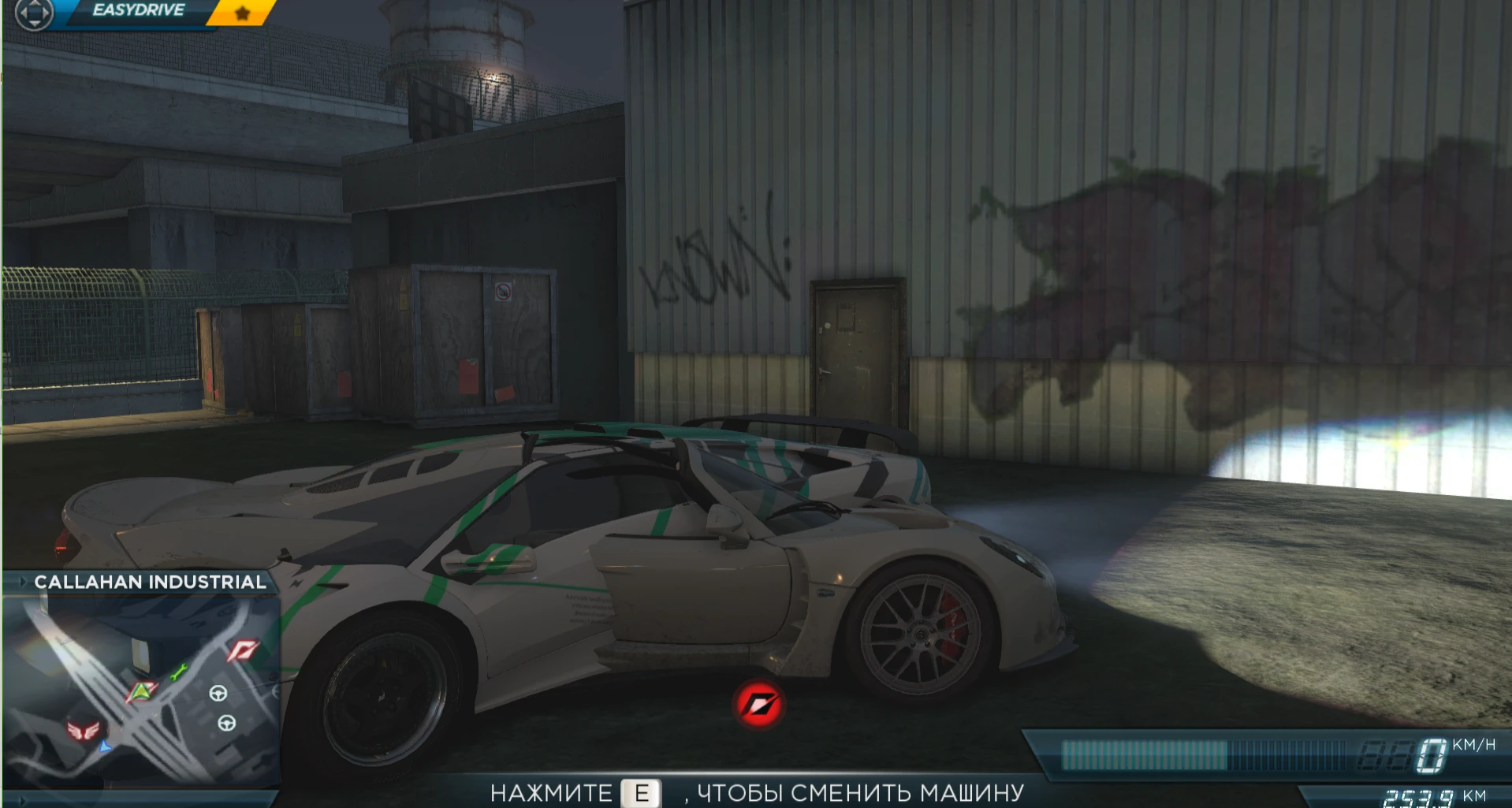Viewport: 1512px width, 808px height.
Task: Click the lower steering wheel jack spot icon
Action: coord(225,724)
